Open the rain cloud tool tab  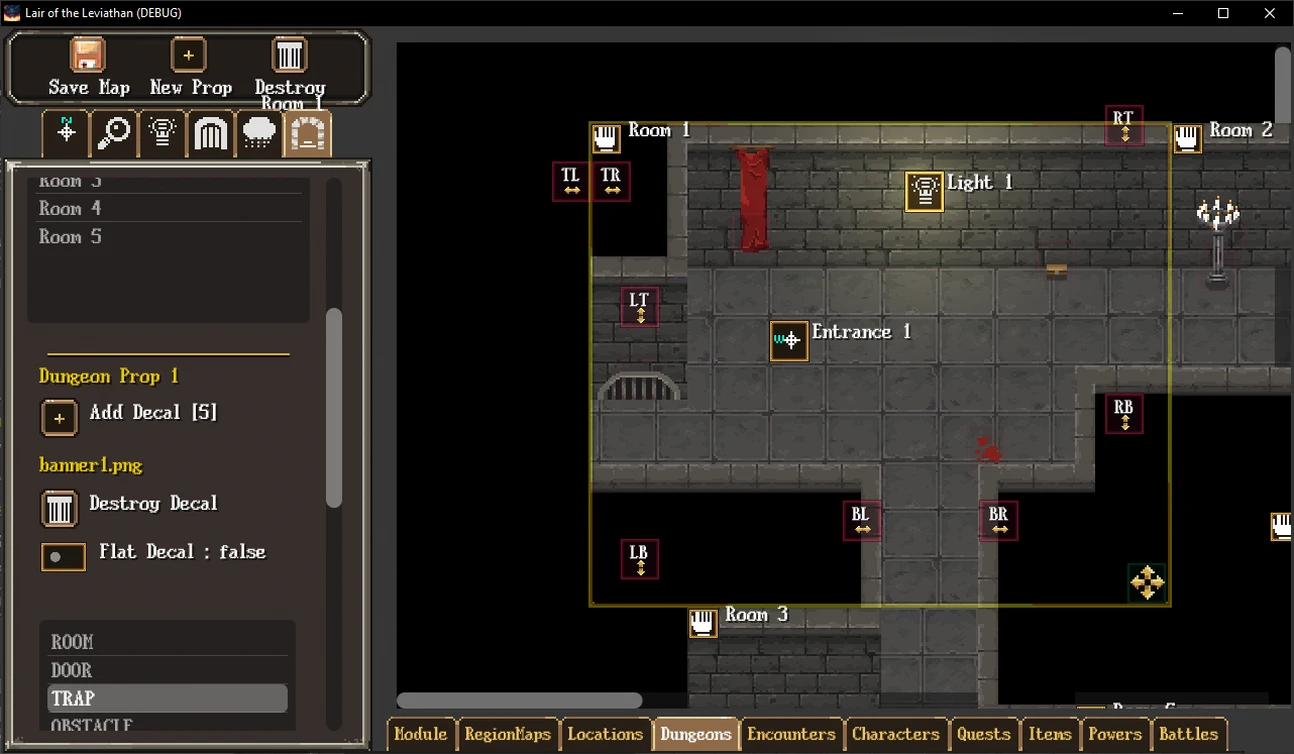(x=259, y=133)
